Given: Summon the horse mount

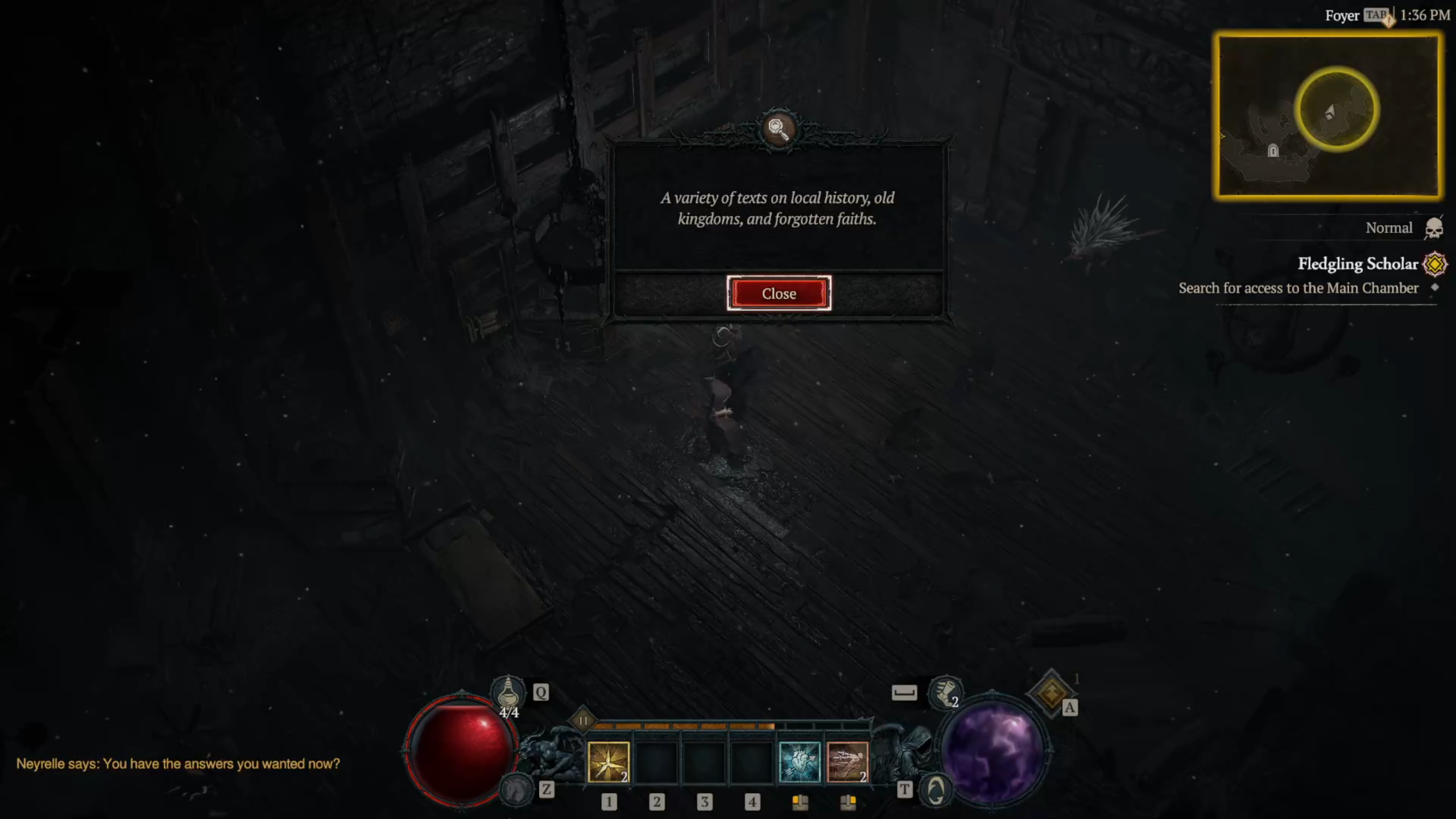Looking at the screenshot, I should [516, 789].
